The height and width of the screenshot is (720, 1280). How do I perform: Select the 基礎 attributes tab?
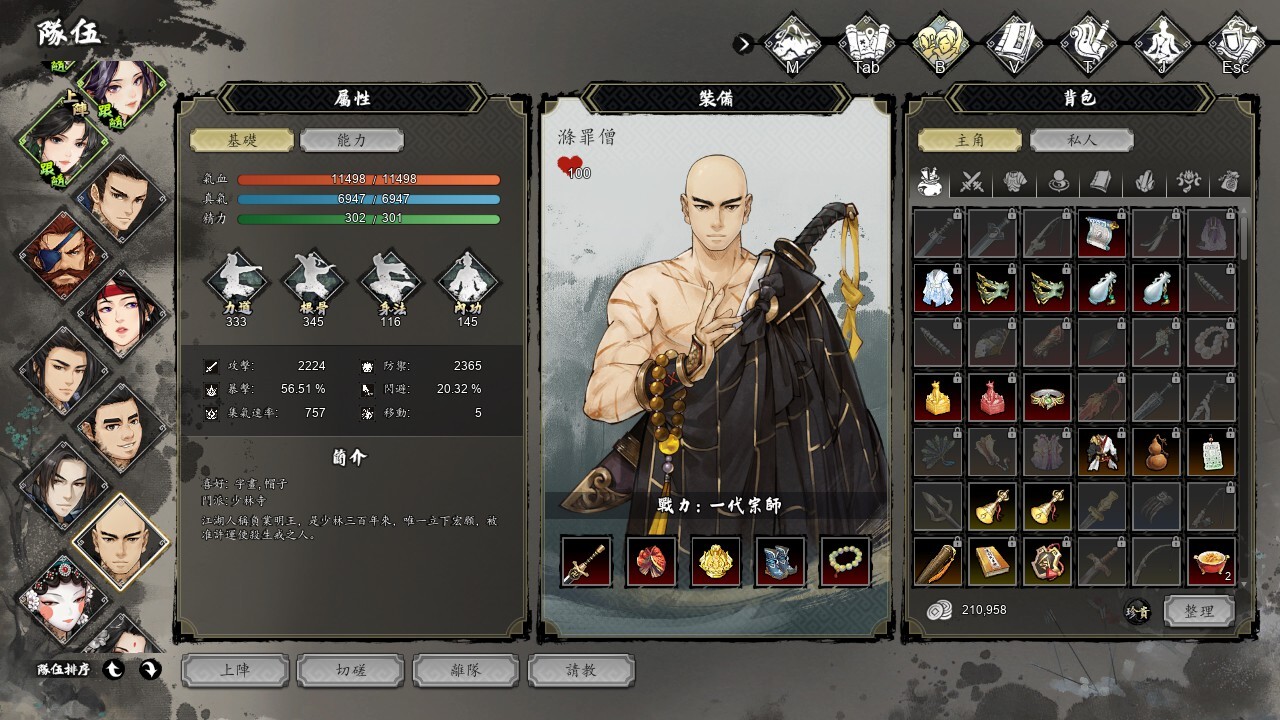pos(242,140)
